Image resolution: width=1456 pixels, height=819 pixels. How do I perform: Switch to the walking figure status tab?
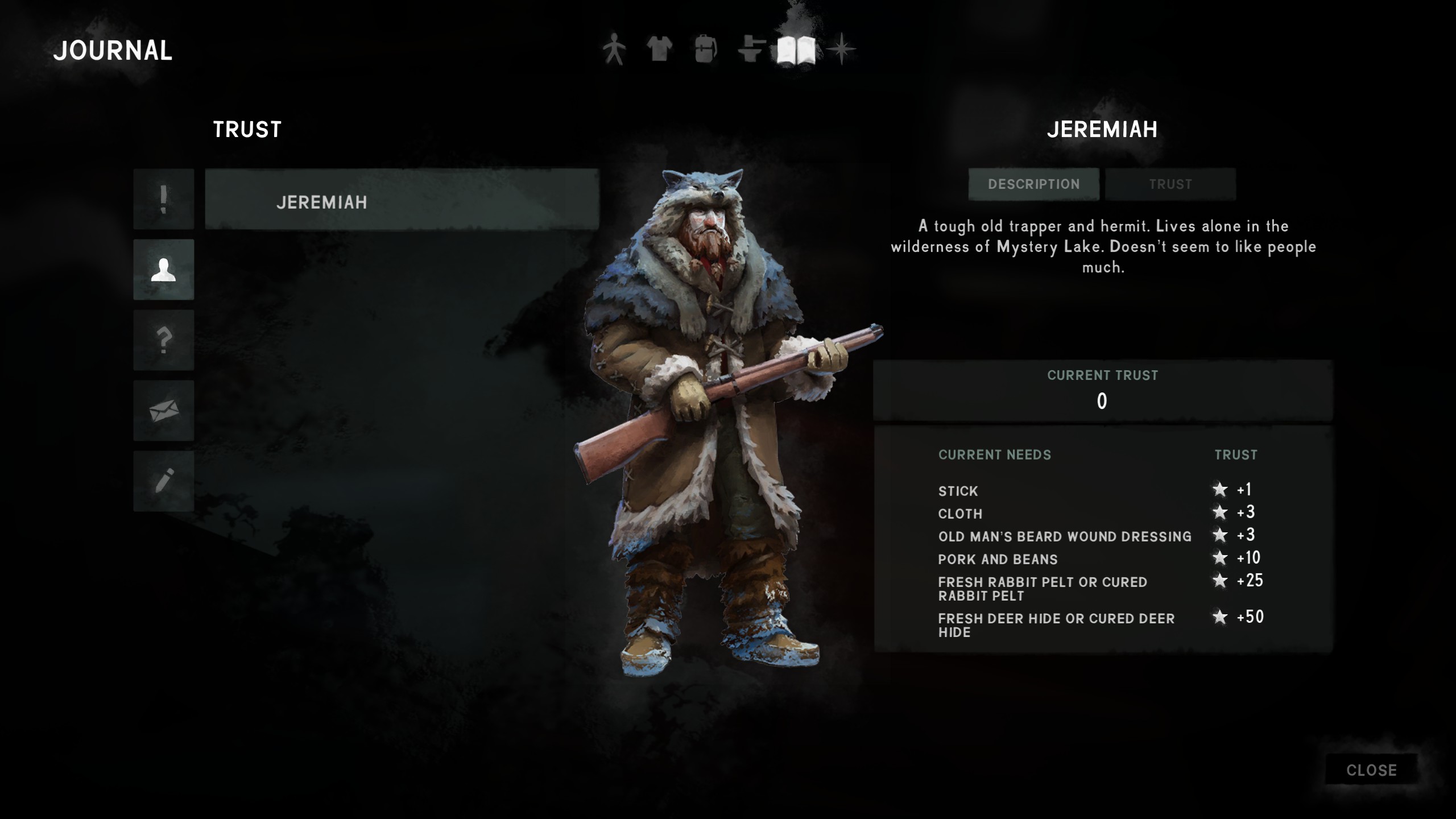point(614,49)
